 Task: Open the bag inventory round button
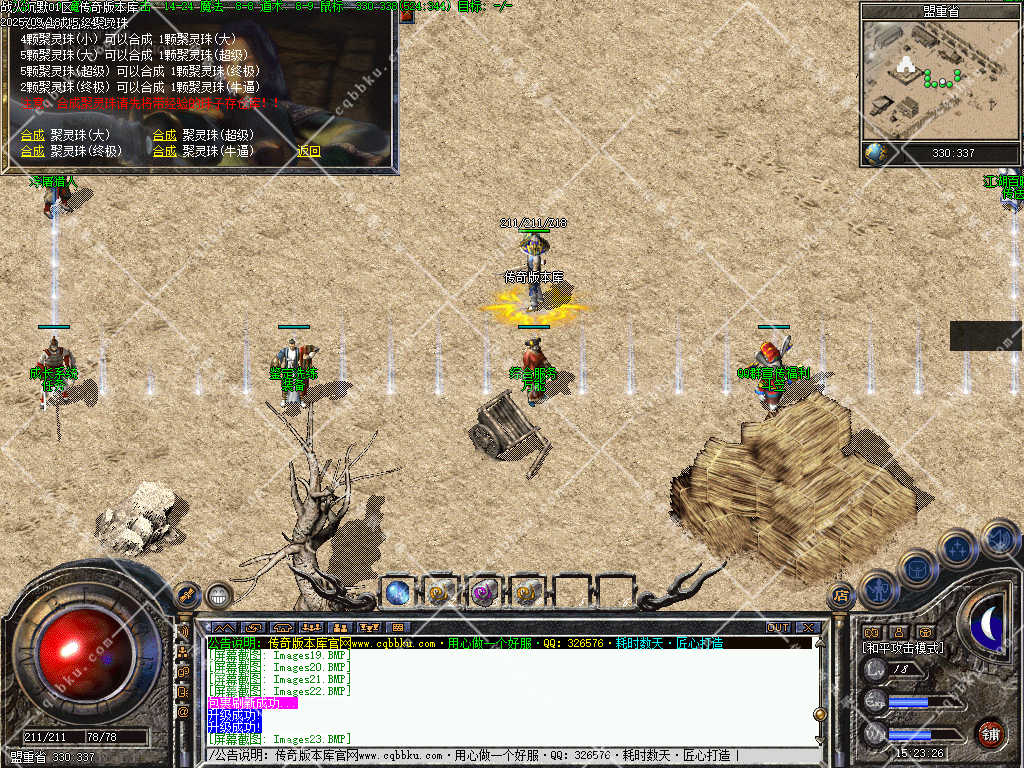coord(917,568)
